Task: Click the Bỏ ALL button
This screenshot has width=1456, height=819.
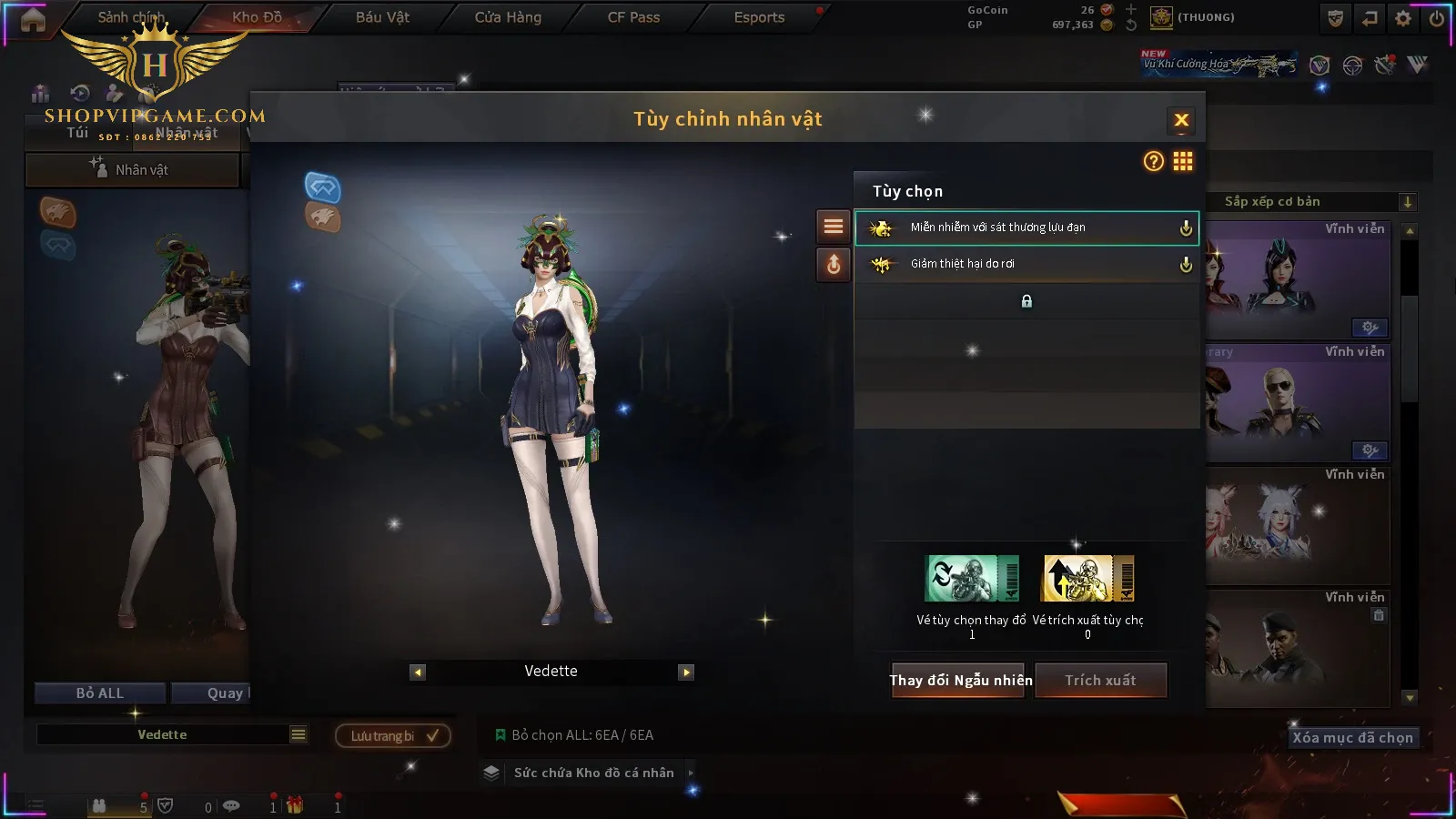Action: pos(100,693)
